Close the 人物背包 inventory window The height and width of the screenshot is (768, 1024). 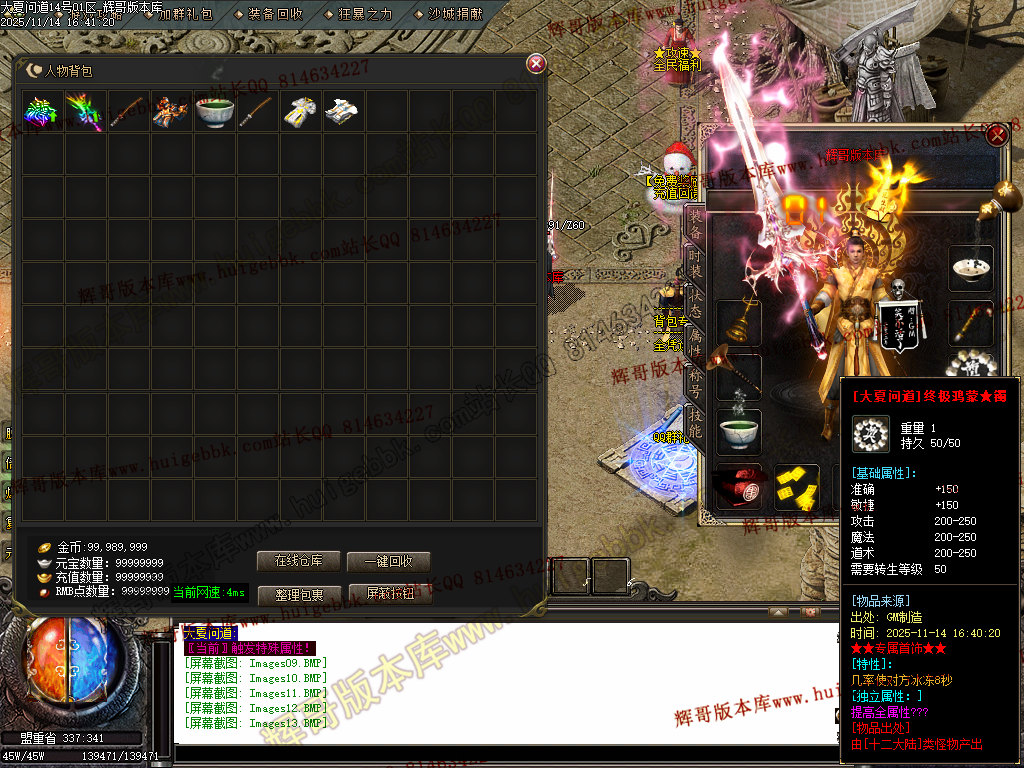pyautogui.click(x=536, y=64)
